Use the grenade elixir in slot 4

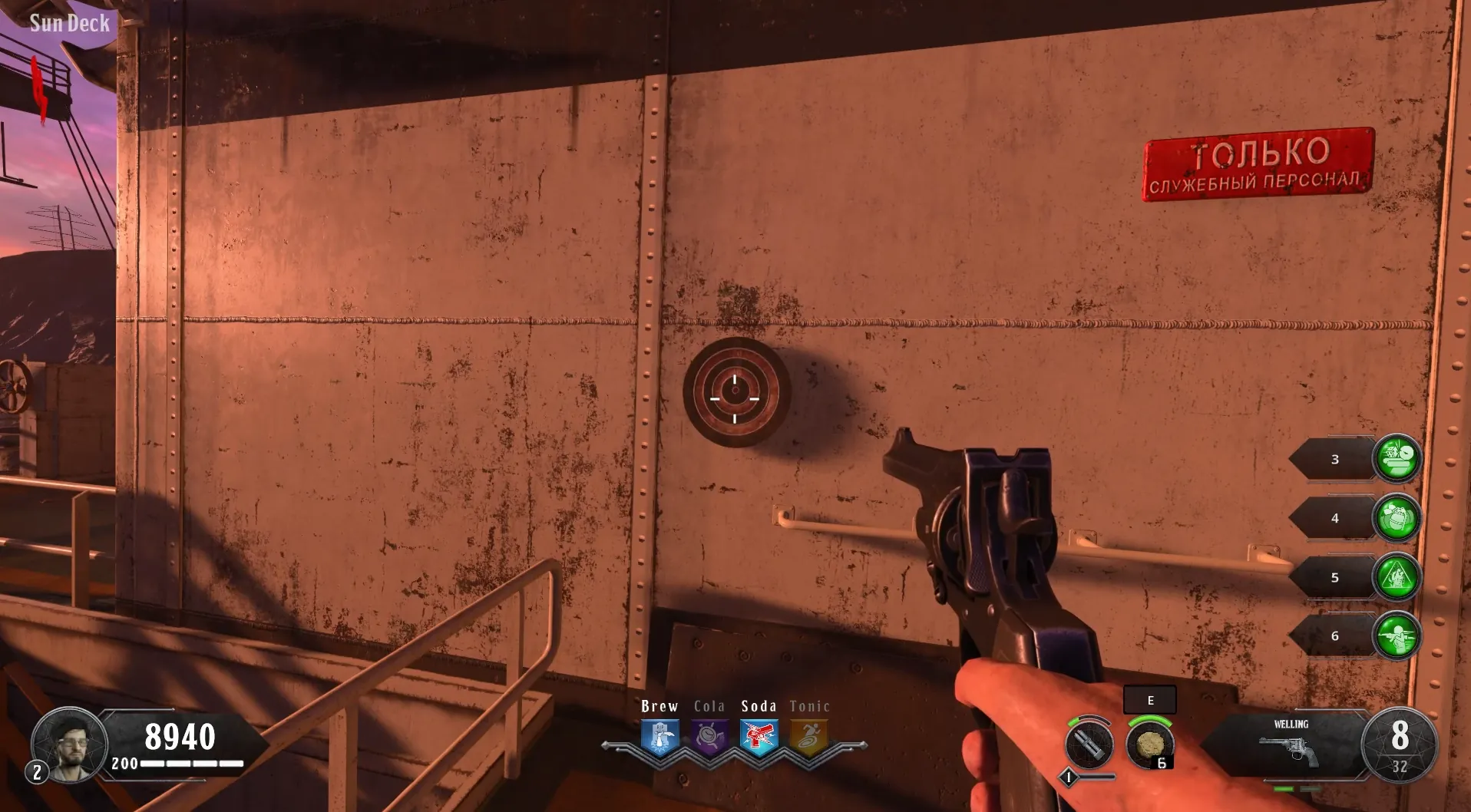[x=1397, y=518]
